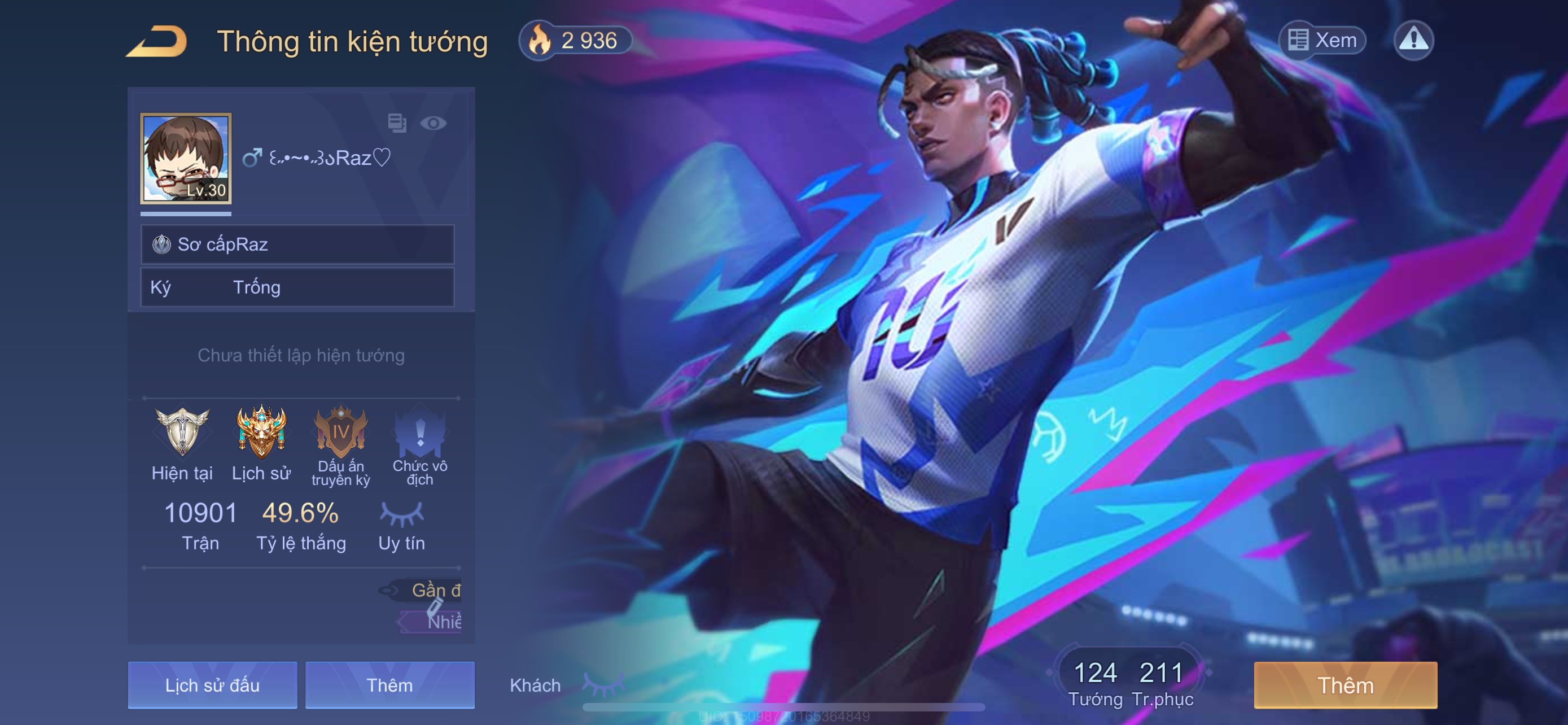Show the hidden Uy tín credit score
1568x725 pixels.
401,514
